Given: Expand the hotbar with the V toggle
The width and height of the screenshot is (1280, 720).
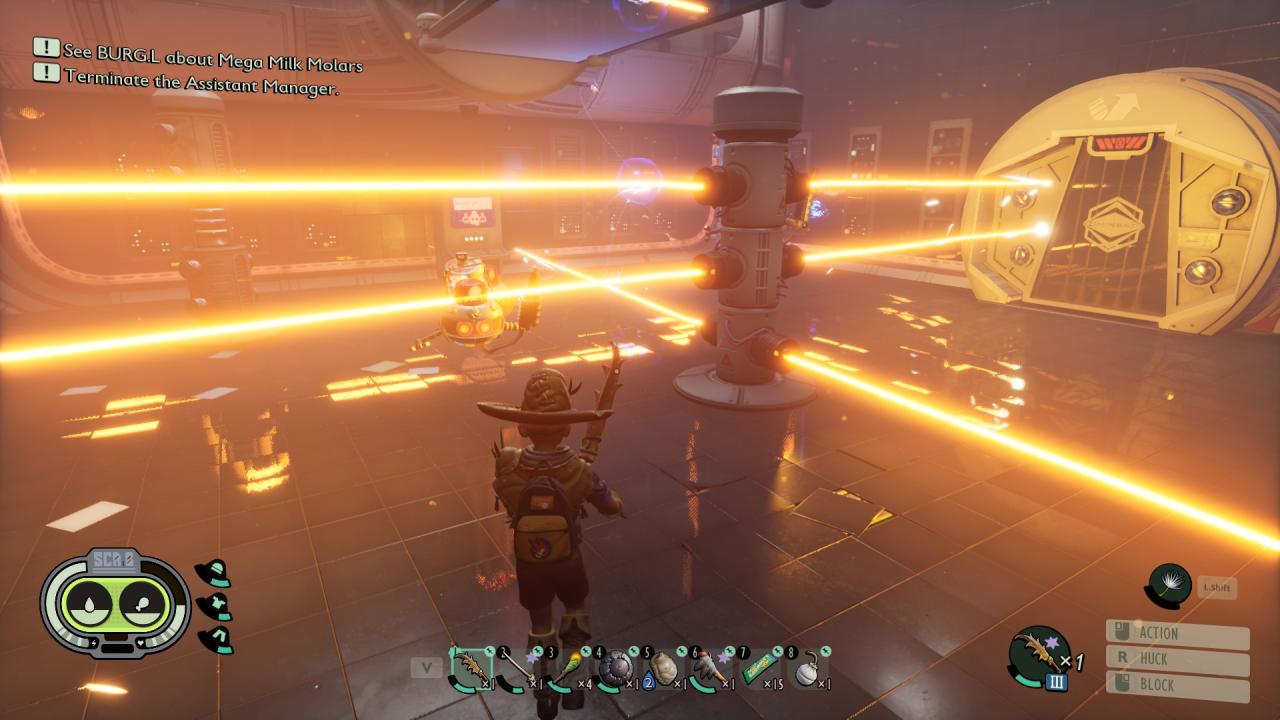Looking at the screenshot, I should pyautogui.click(x=427, y=667).
